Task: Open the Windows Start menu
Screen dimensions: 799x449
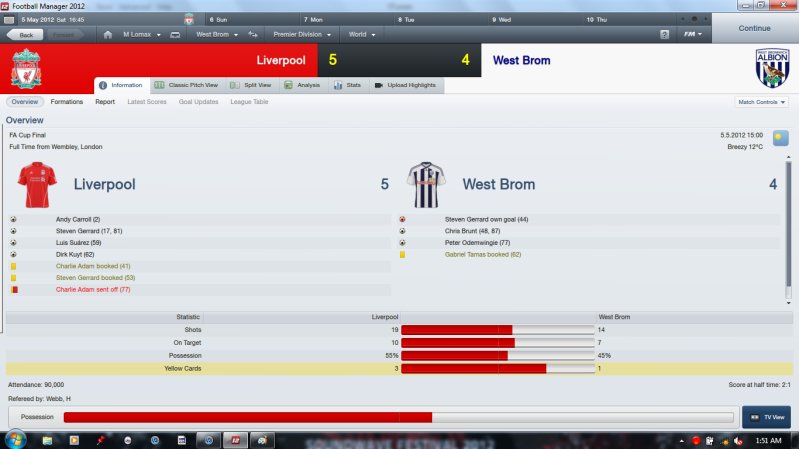Action: (x=16, y=440)
